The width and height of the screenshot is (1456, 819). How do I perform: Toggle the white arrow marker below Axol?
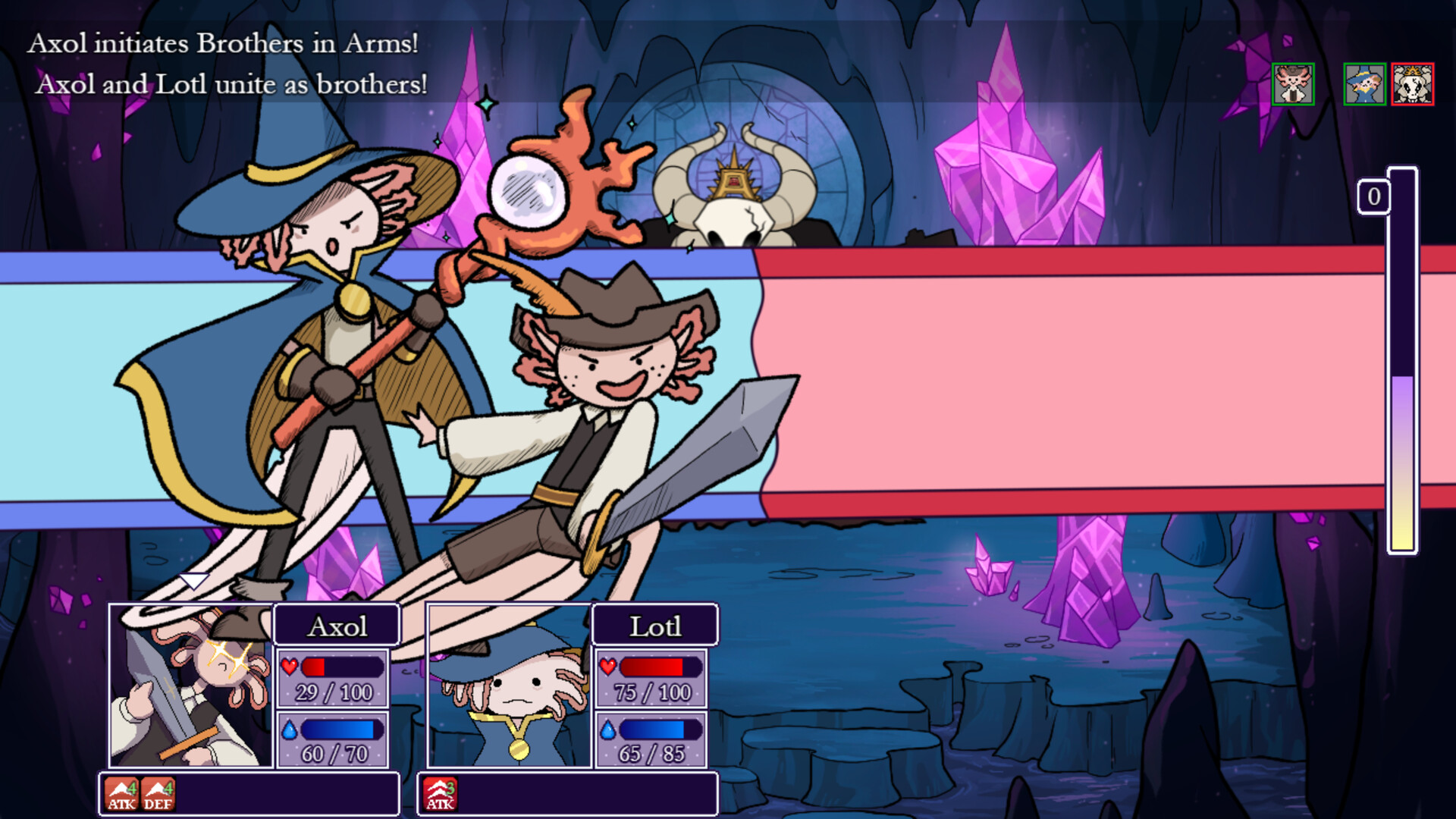(193, 580)
